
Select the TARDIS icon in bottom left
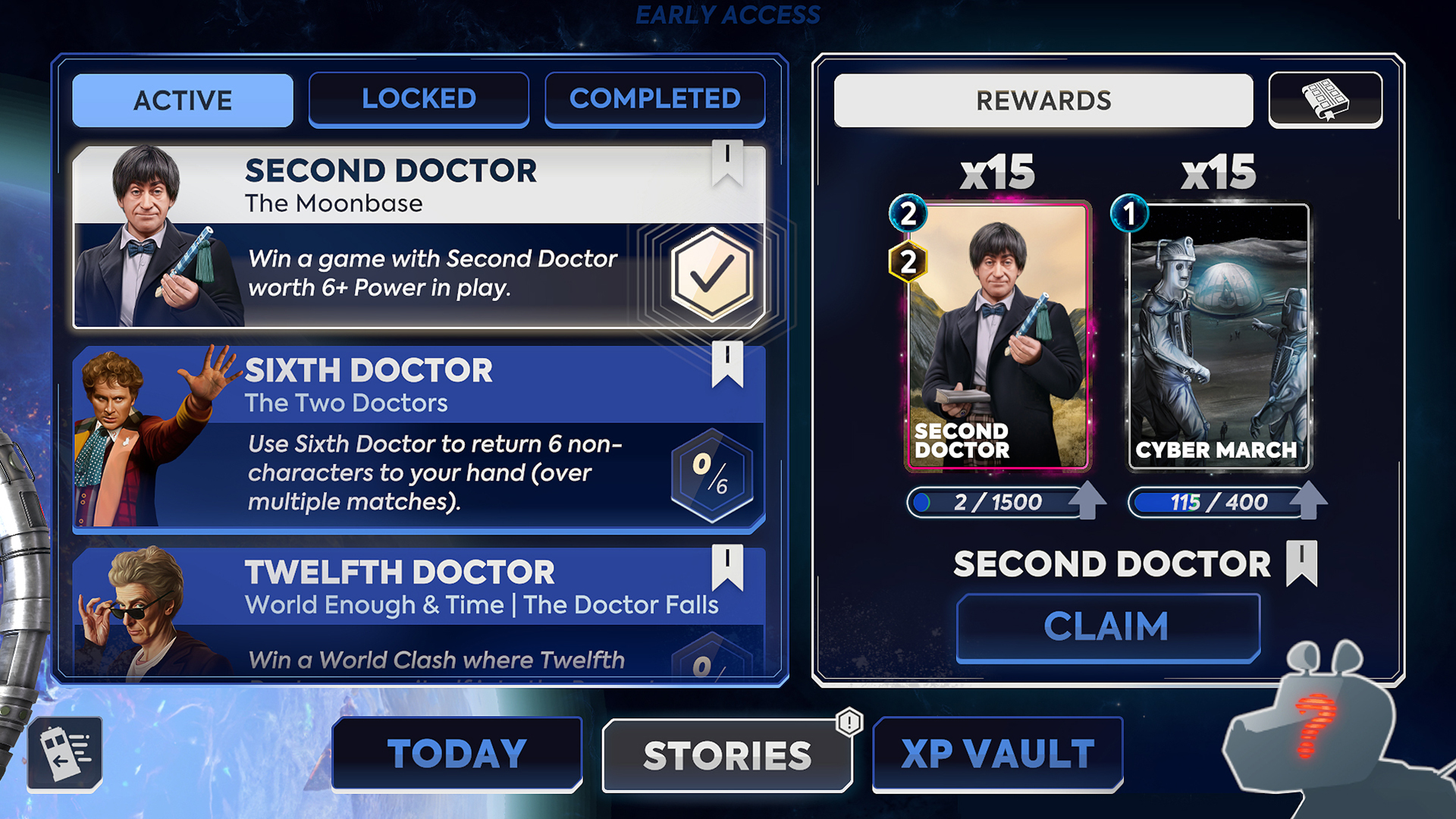[x=65, y=753]
